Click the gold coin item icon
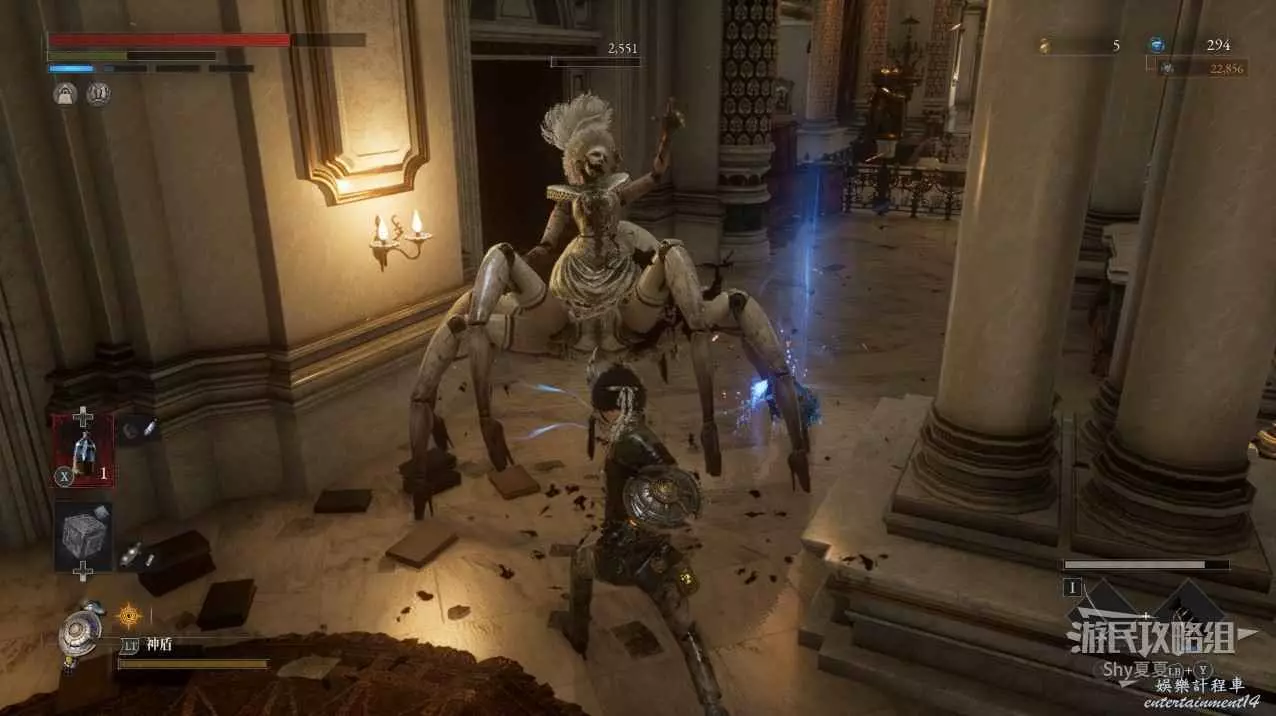The image size is (1276, 716). click(x=1044, y=45)
